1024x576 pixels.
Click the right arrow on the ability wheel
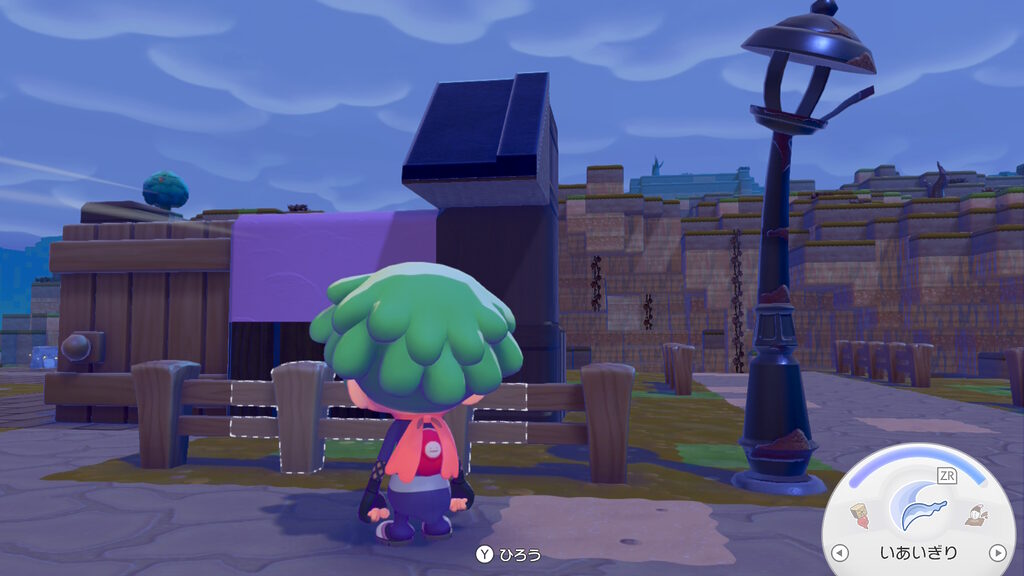pos(996,552)
